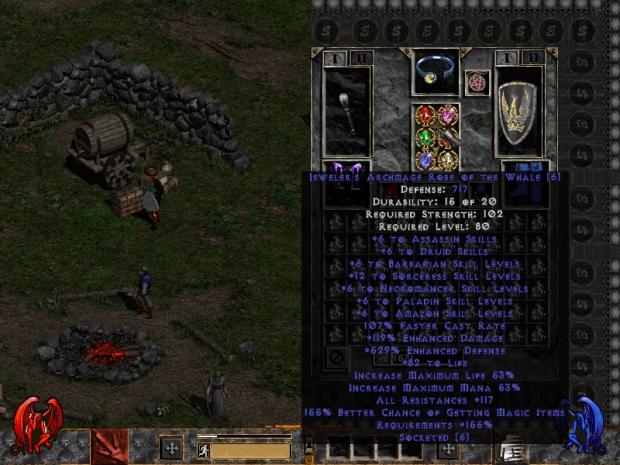Toggle the run/walk button
The image size is (620, 465).
pyautogui.click(x=203, y=450)
